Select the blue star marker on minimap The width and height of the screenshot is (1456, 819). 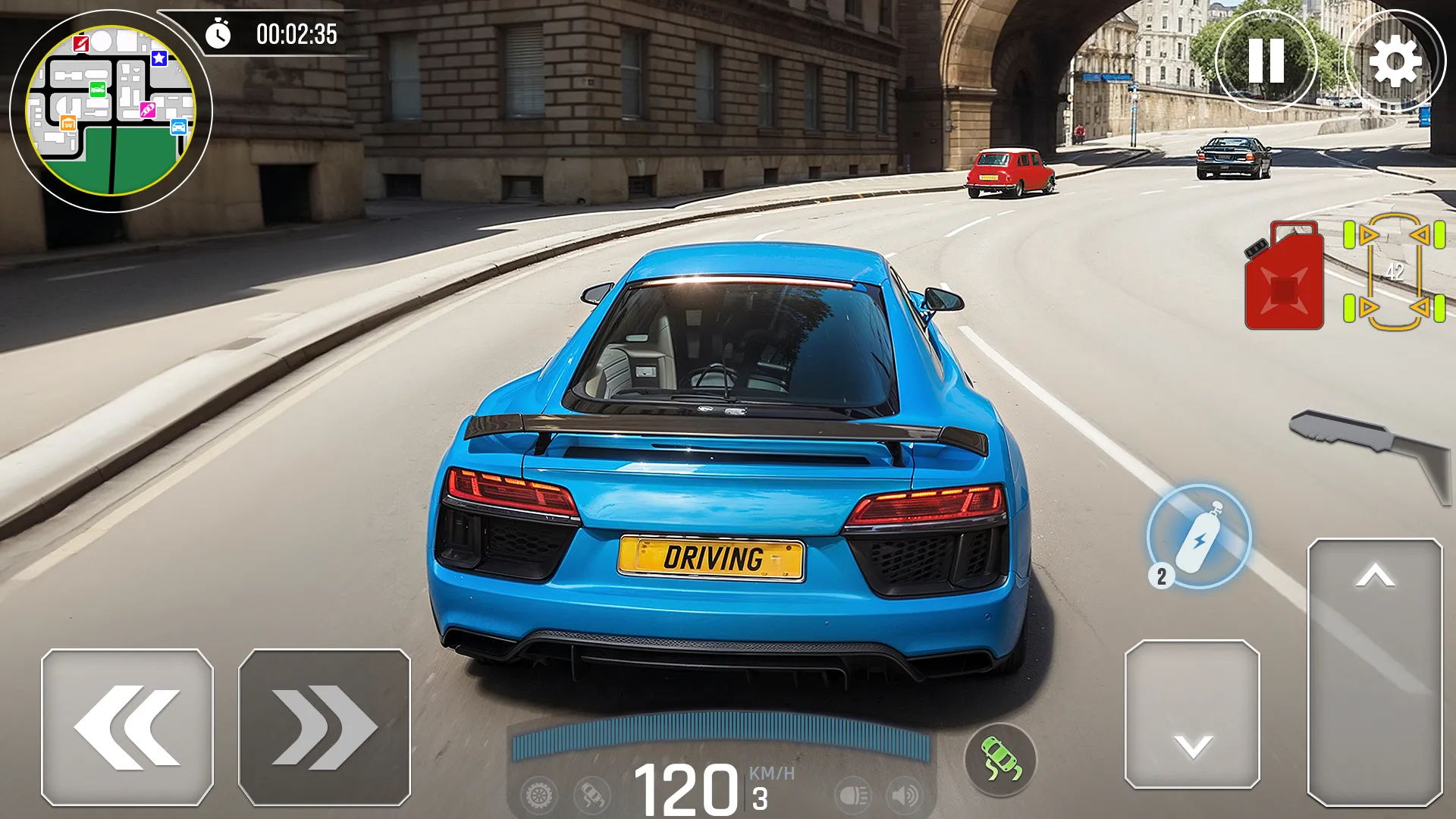click(x=159, y=58)
